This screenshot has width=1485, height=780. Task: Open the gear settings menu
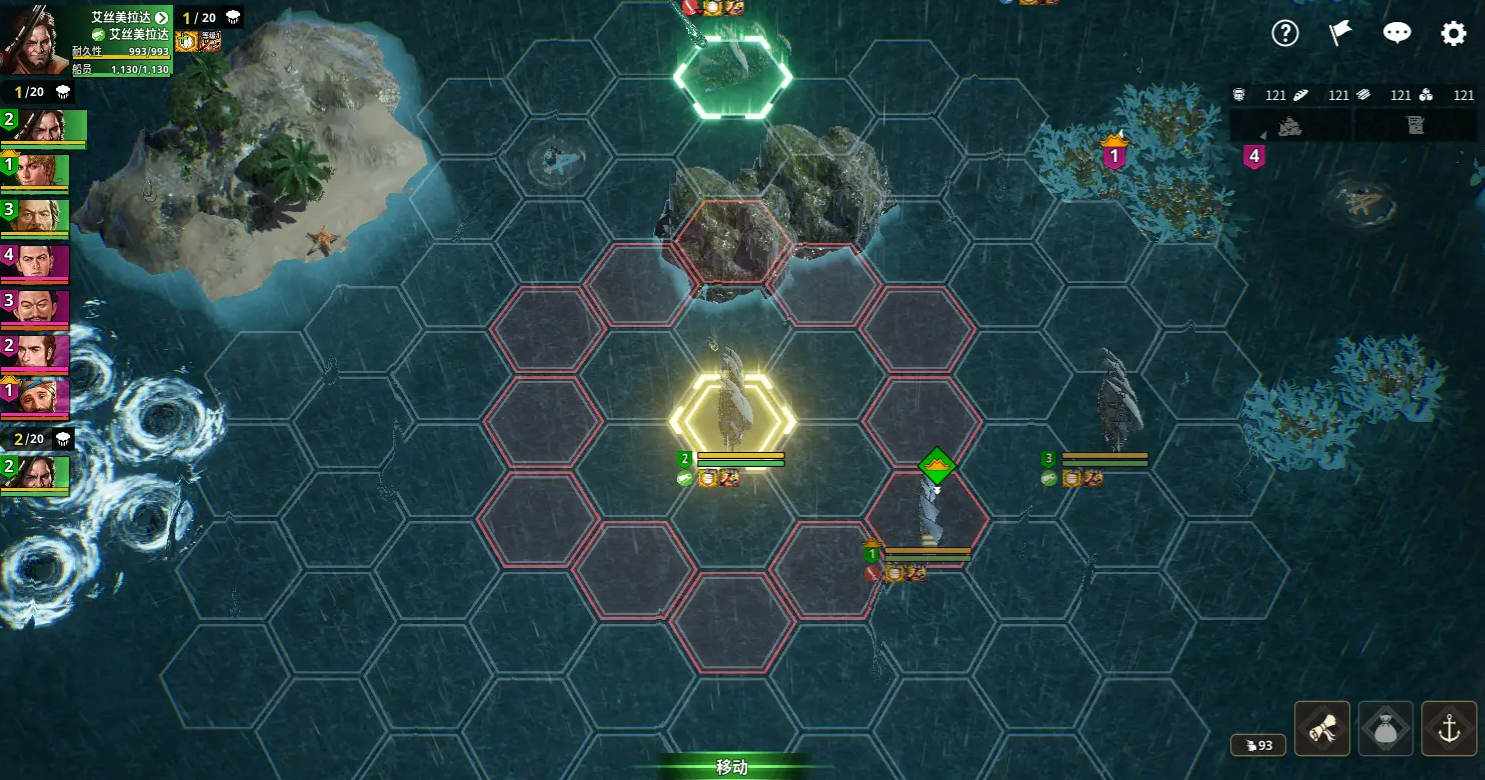[1453, 33]
